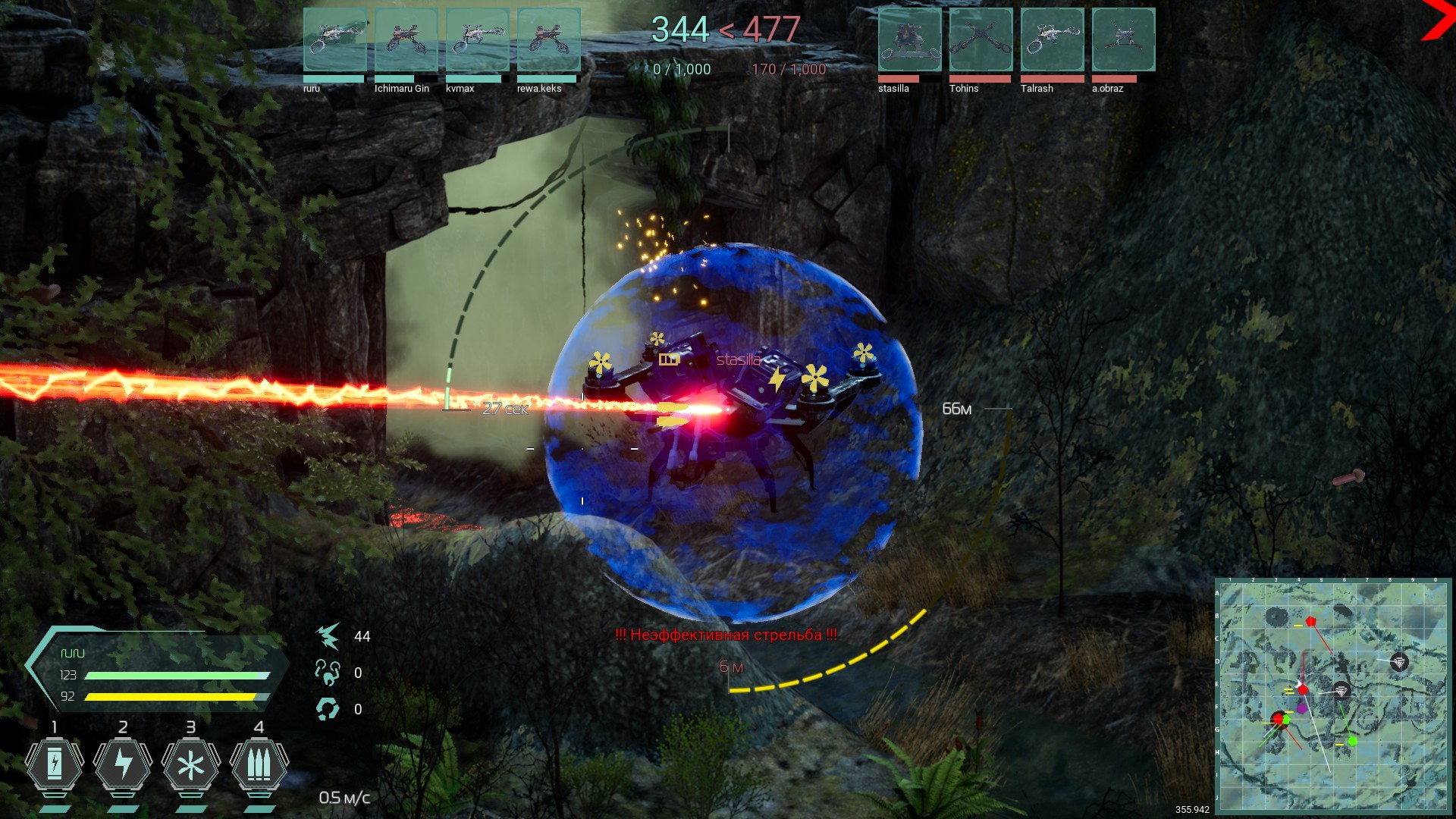1456x819 pixels.
Task: Click rewa.keks team portrait
Action: tap(548, 40)
